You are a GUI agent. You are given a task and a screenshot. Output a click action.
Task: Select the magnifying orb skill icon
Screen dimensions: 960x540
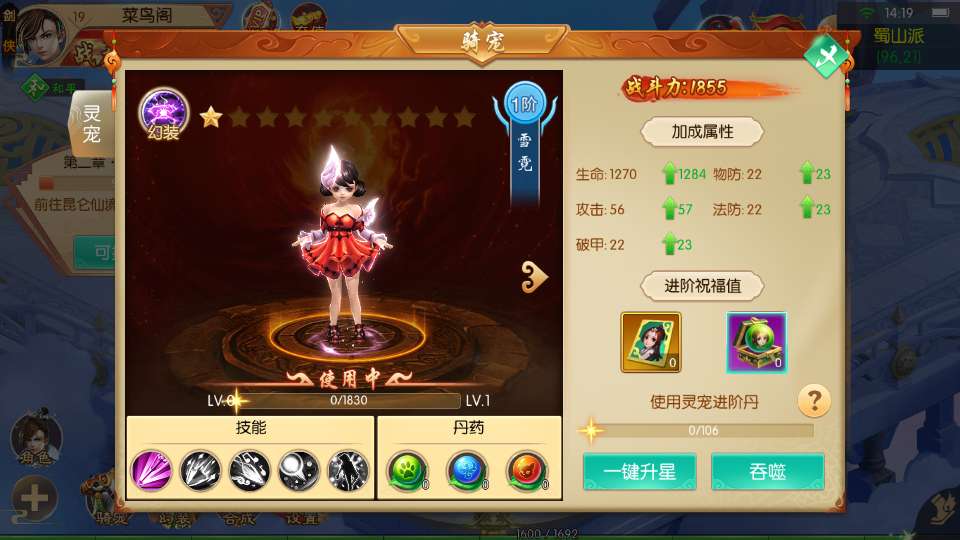click(x=299, y=470)
